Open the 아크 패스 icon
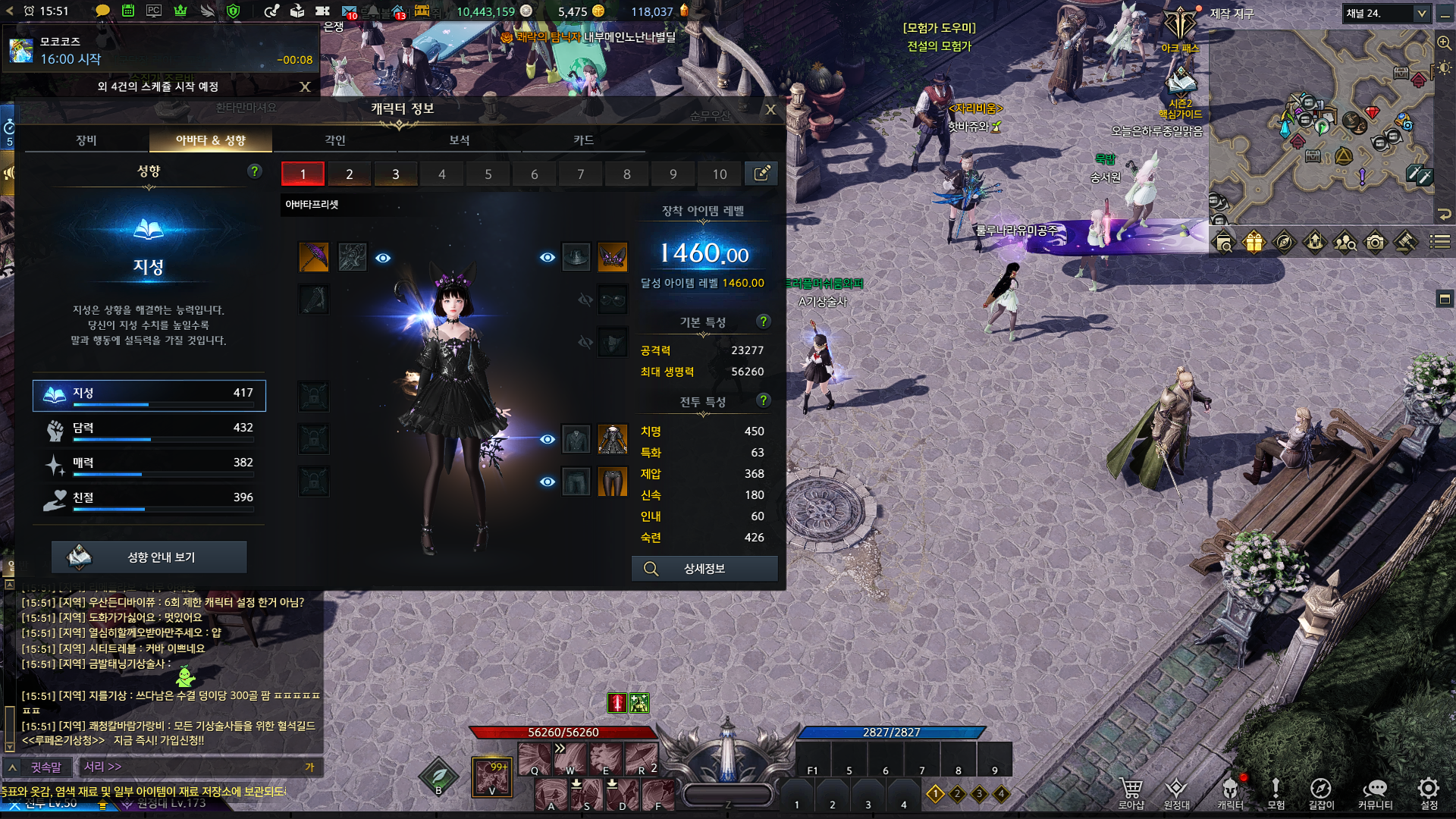 click(x=1180, y=30)
